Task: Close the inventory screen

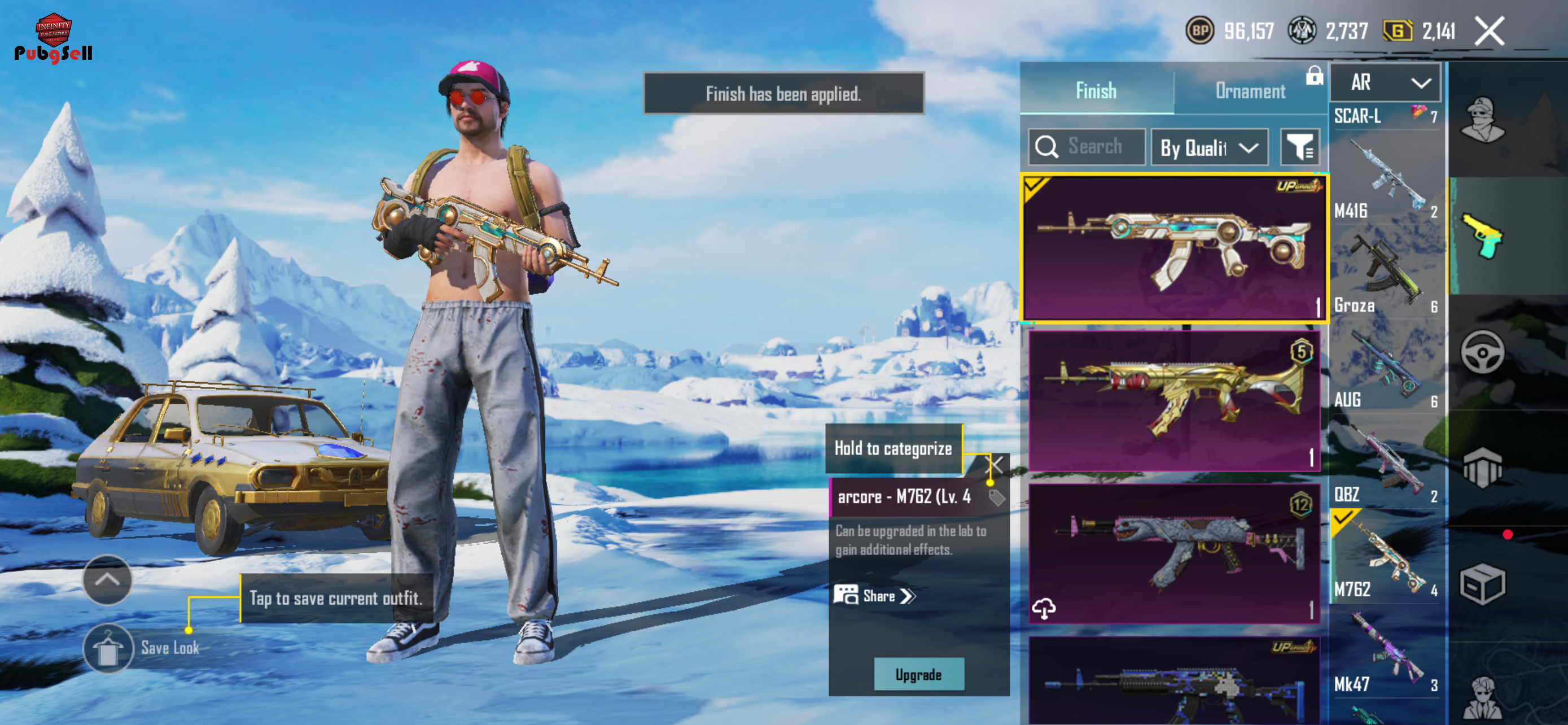Action: click(x=1490, y=30)
